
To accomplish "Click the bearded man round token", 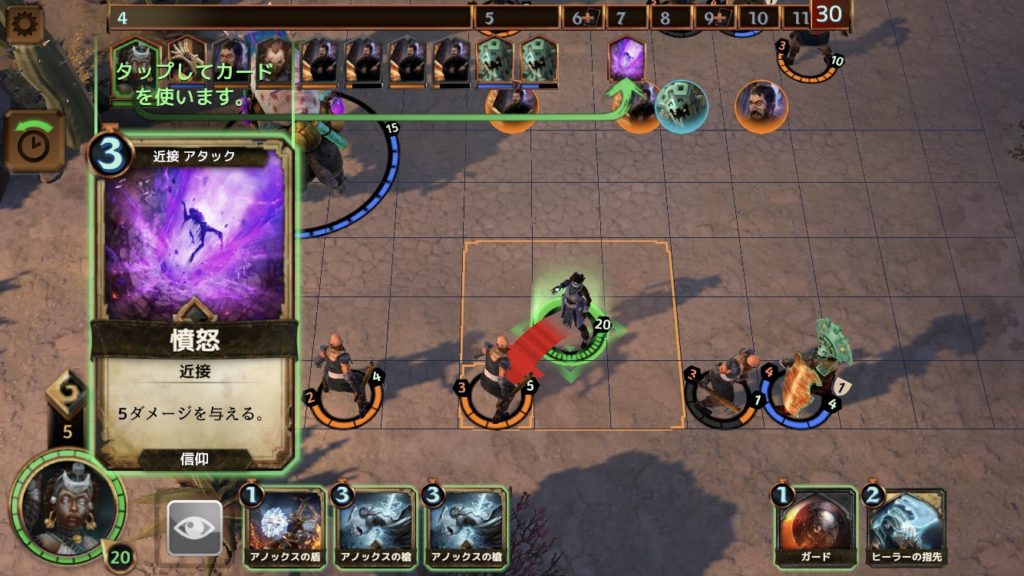I will (761, 106).
